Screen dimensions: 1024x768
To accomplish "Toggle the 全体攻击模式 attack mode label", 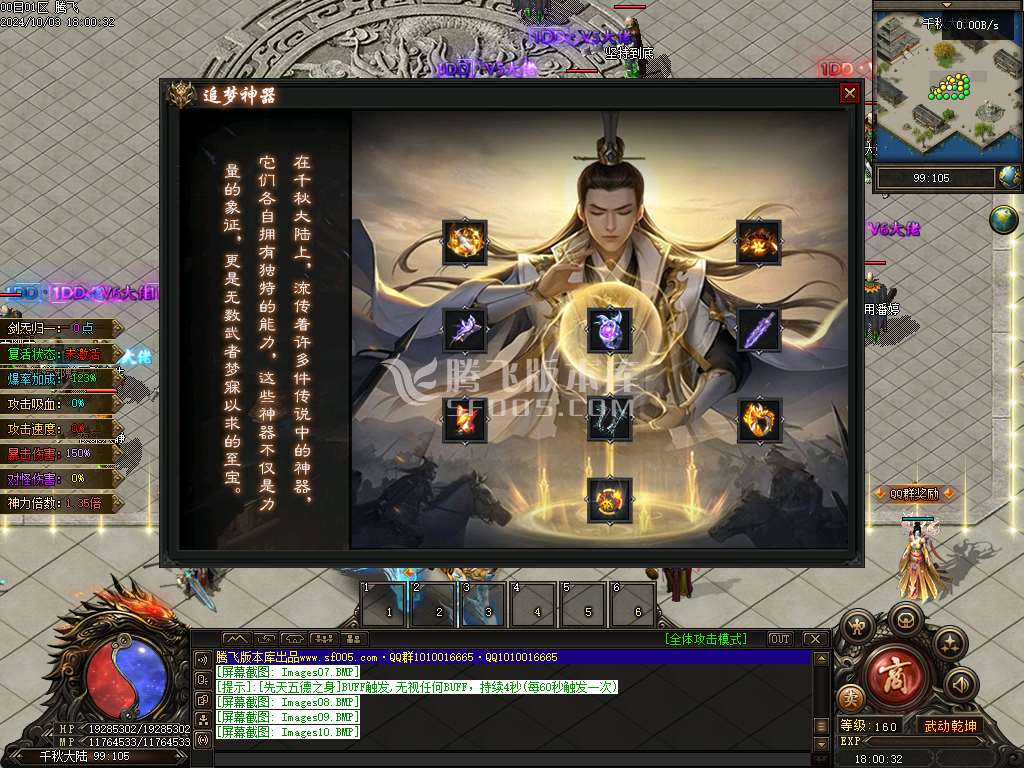I will pos(711,639).
